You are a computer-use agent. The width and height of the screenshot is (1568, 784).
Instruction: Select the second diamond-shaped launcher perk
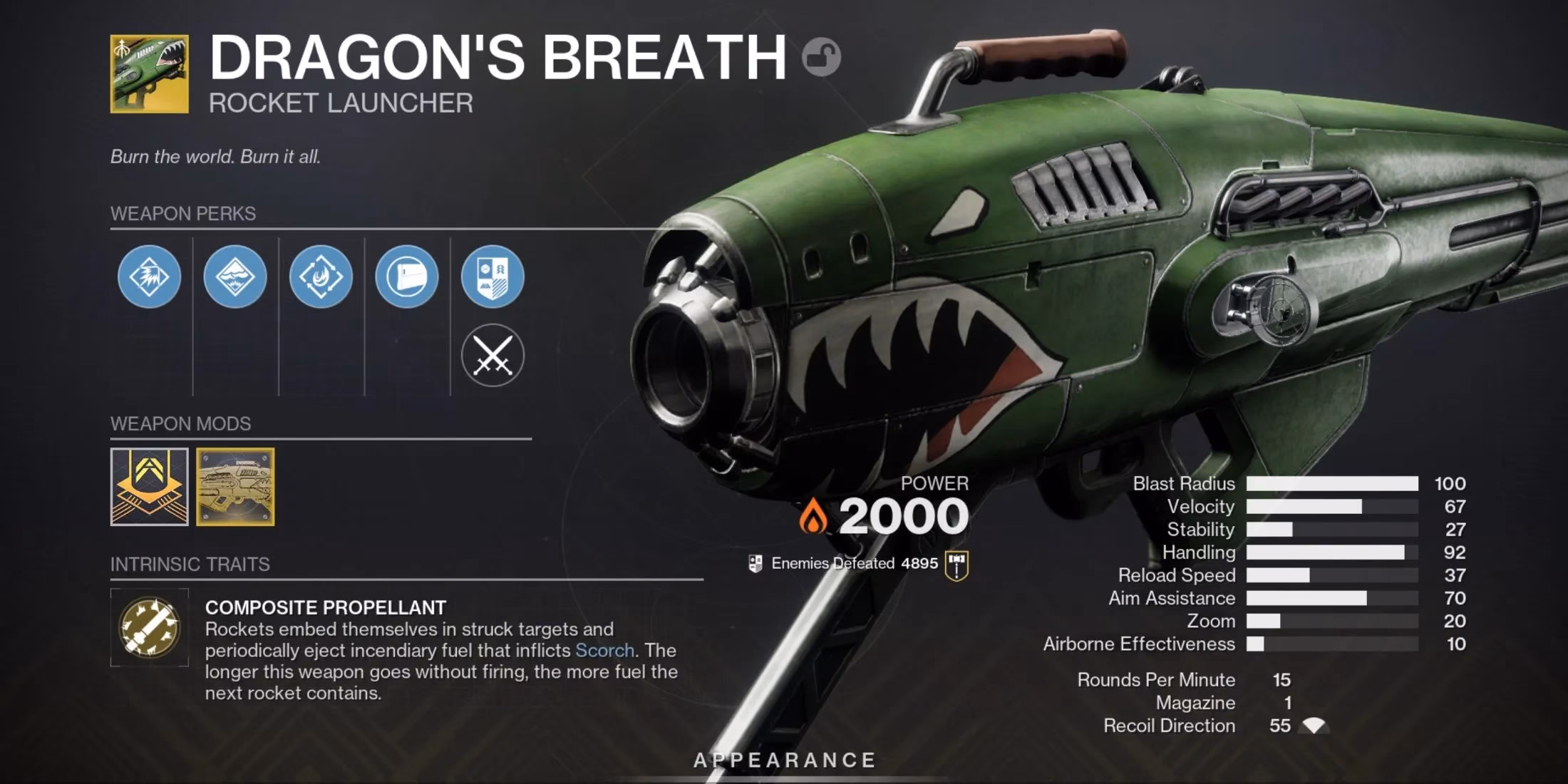[x=234, y=278]
